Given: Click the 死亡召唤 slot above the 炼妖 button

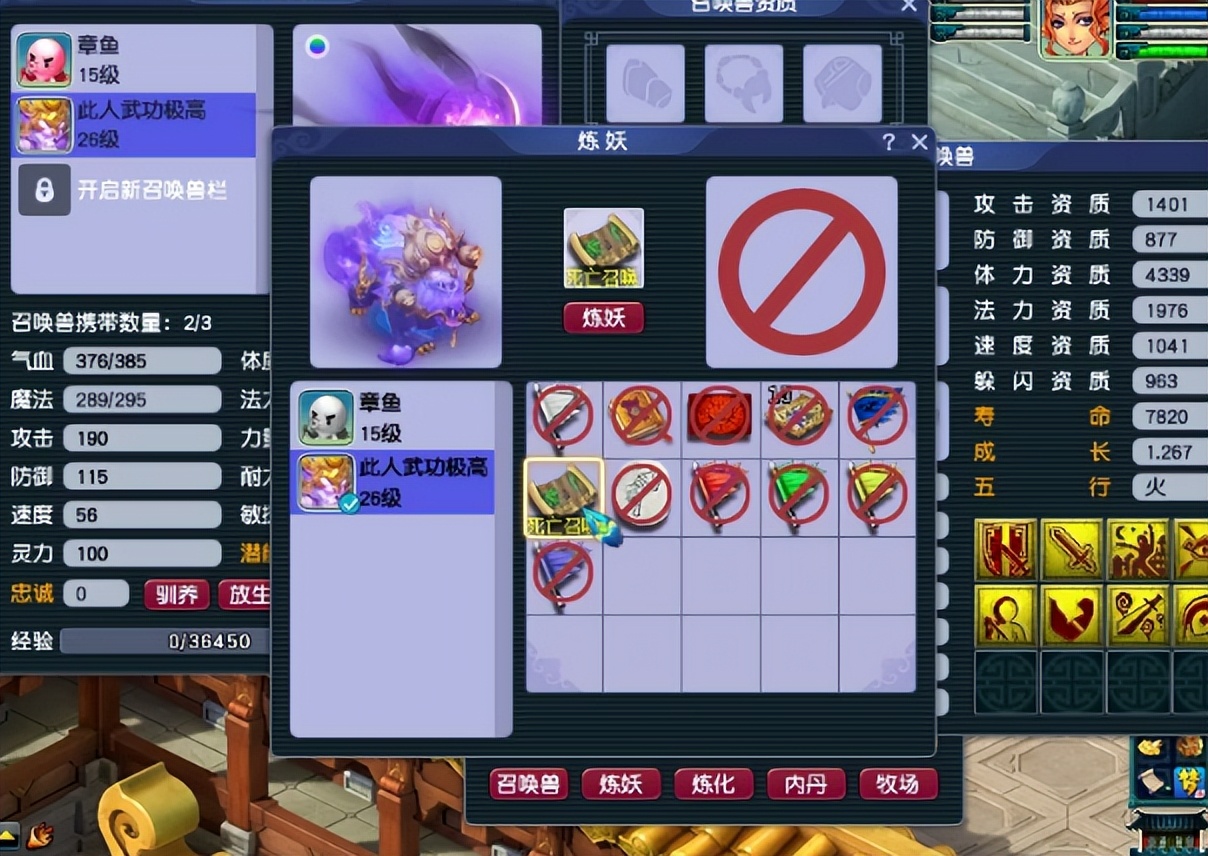Looking at the screenshot, I should [x=603, y=247].
